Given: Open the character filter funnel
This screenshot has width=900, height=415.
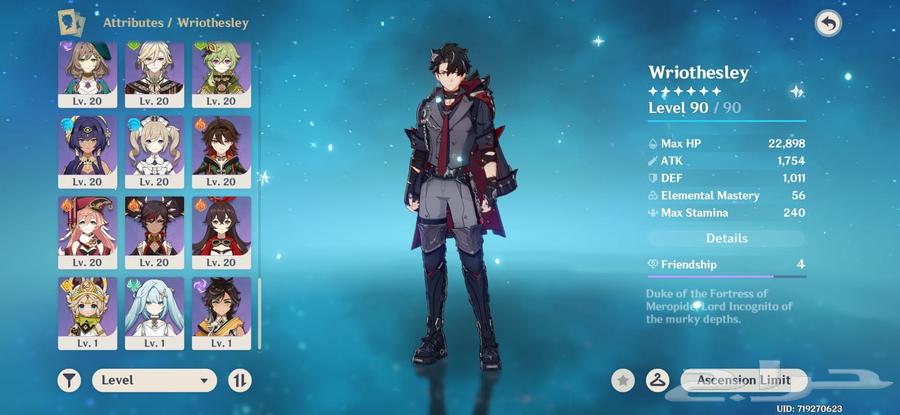Looking at the screenshot, I should (70, 380).
